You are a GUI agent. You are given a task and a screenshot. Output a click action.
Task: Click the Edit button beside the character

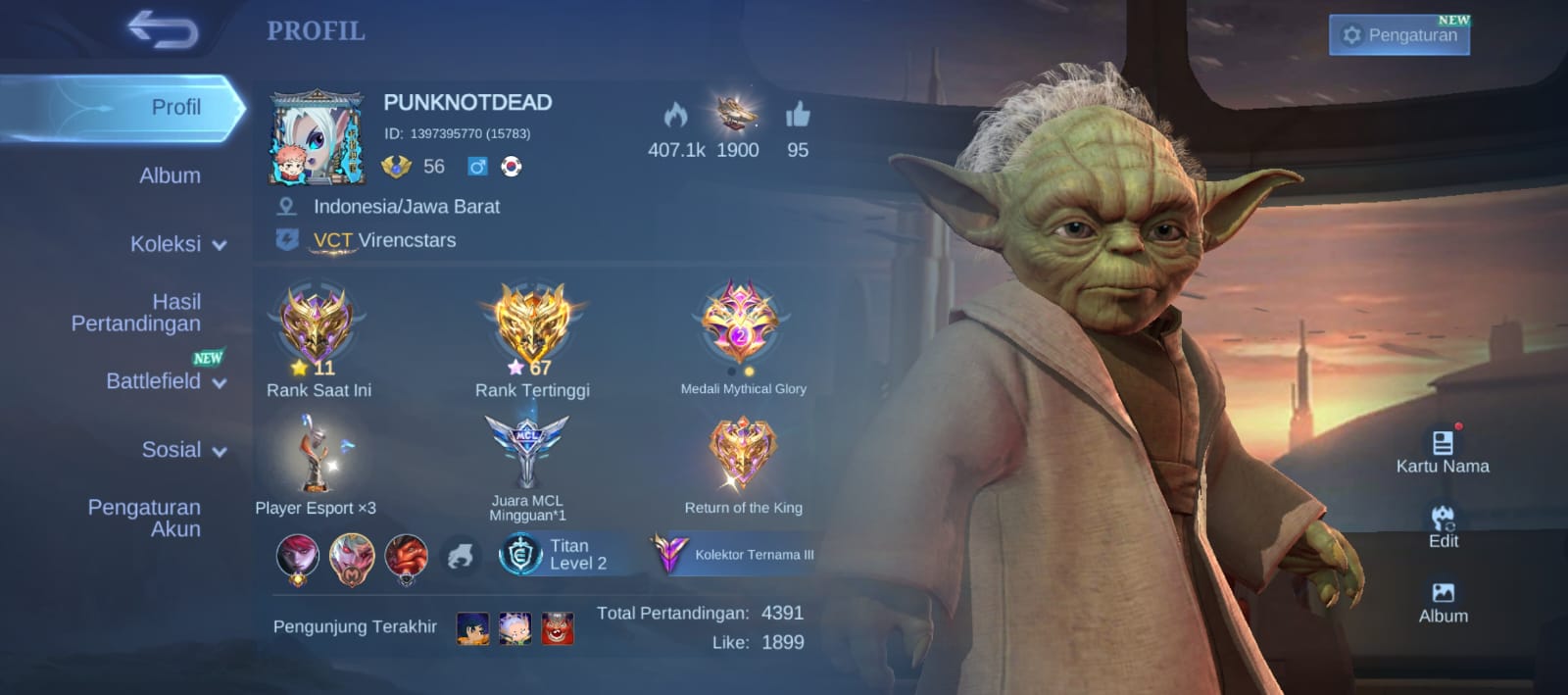tap(1443, 526)
